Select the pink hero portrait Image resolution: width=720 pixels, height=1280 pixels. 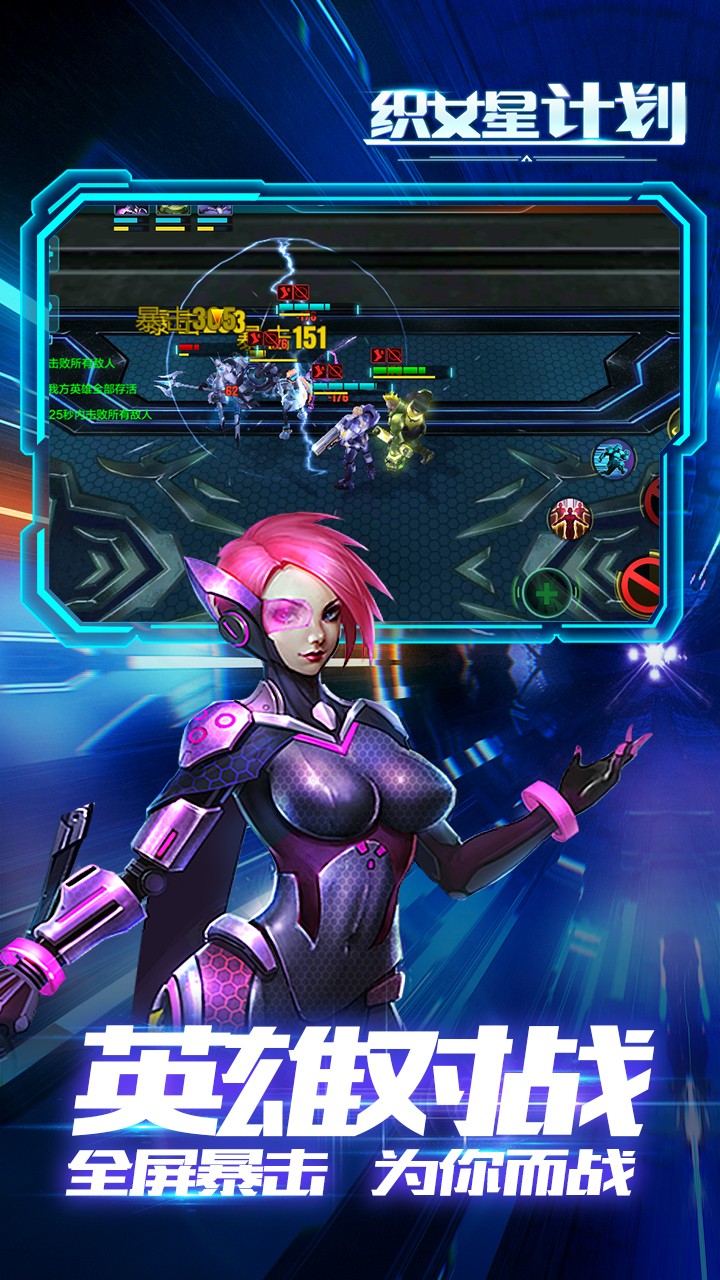(x=131, y=211)
